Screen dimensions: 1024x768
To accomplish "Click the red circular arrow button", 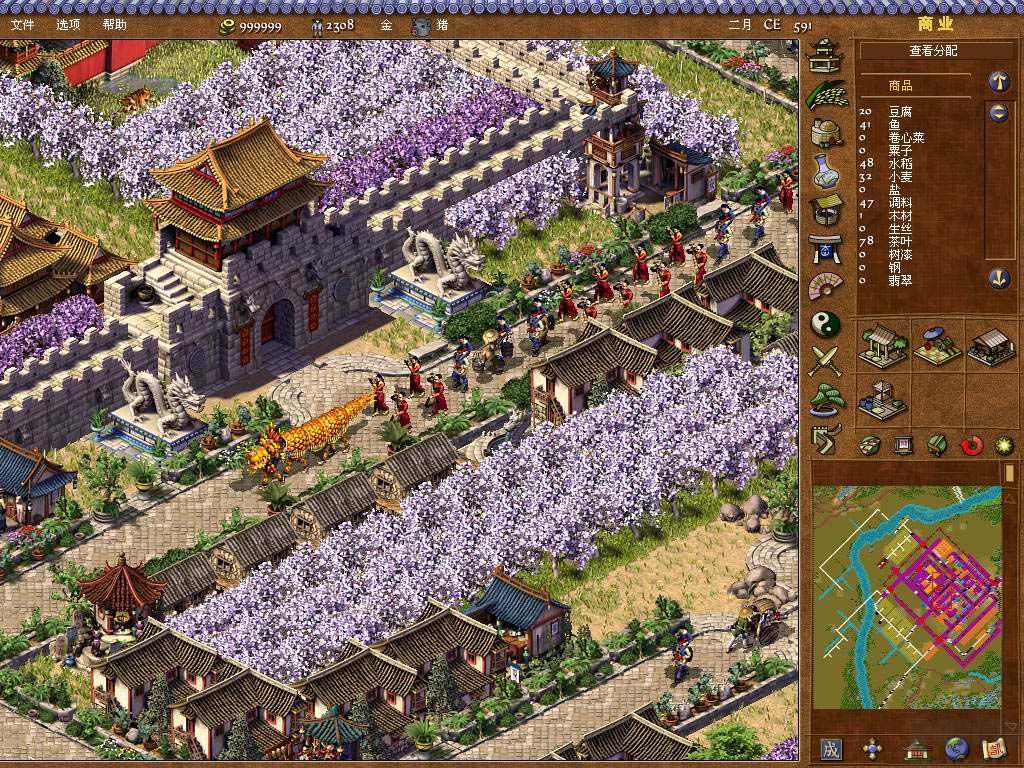I will [x=971, y=445].
